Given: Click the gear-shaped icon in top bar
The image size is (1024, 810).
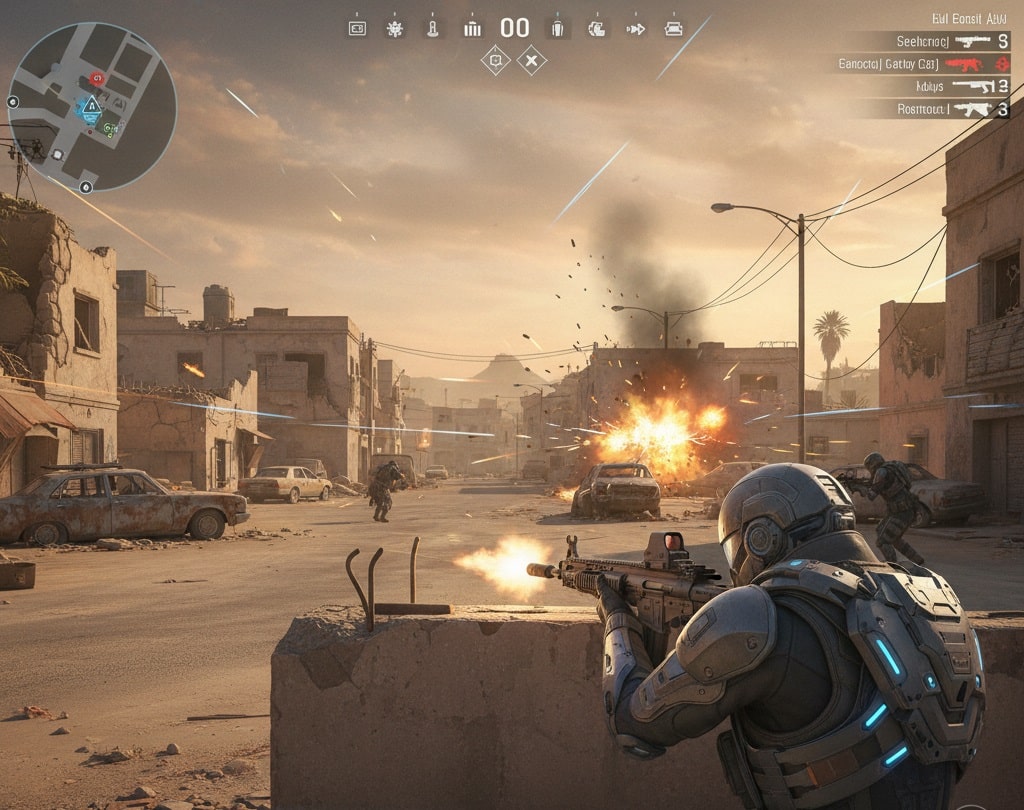Looking at the screenshot, I should tap(395, 28).
